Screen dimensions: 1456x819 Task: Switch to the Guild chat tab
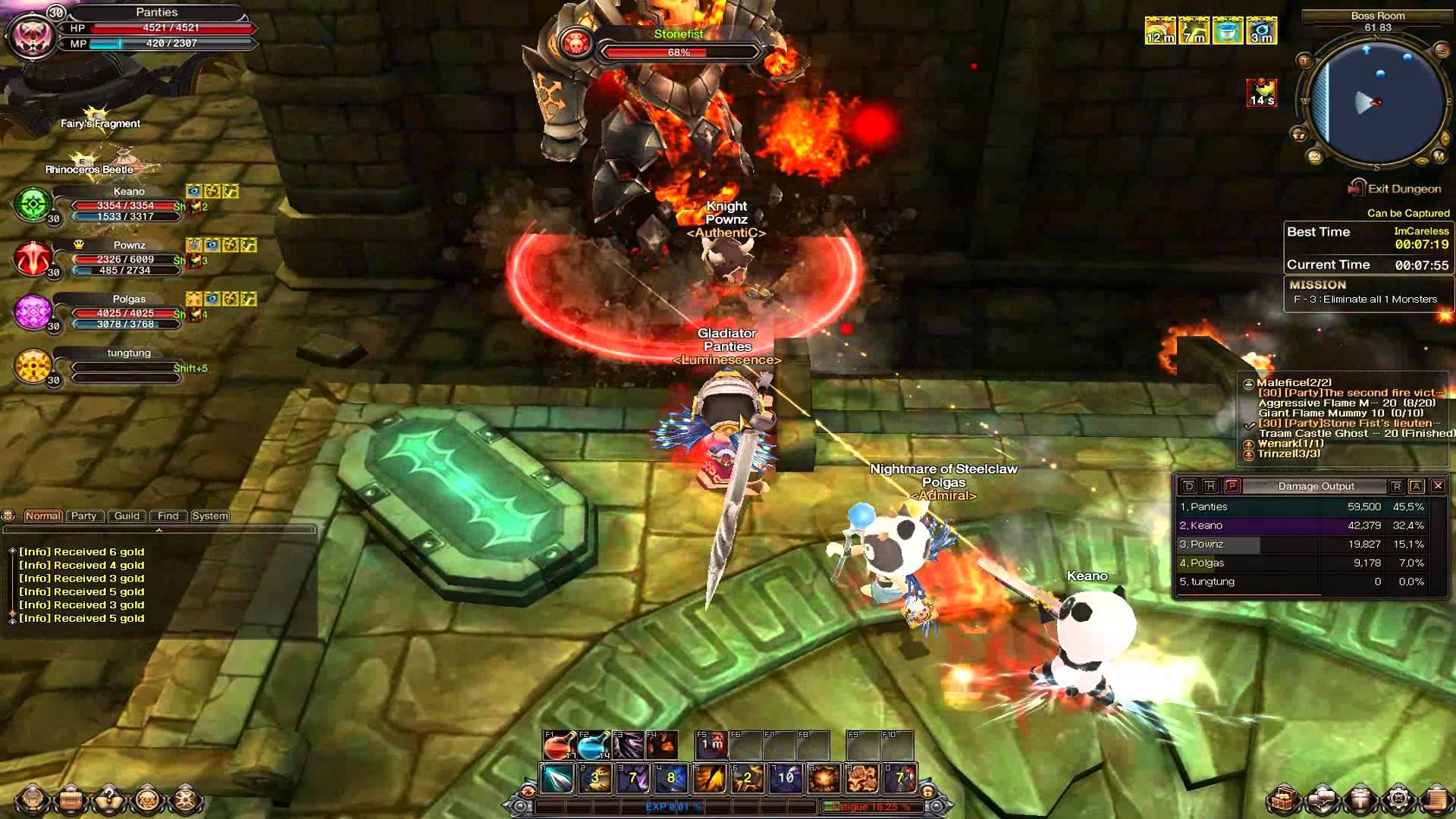pyautogui.click(x=127, y=516)
